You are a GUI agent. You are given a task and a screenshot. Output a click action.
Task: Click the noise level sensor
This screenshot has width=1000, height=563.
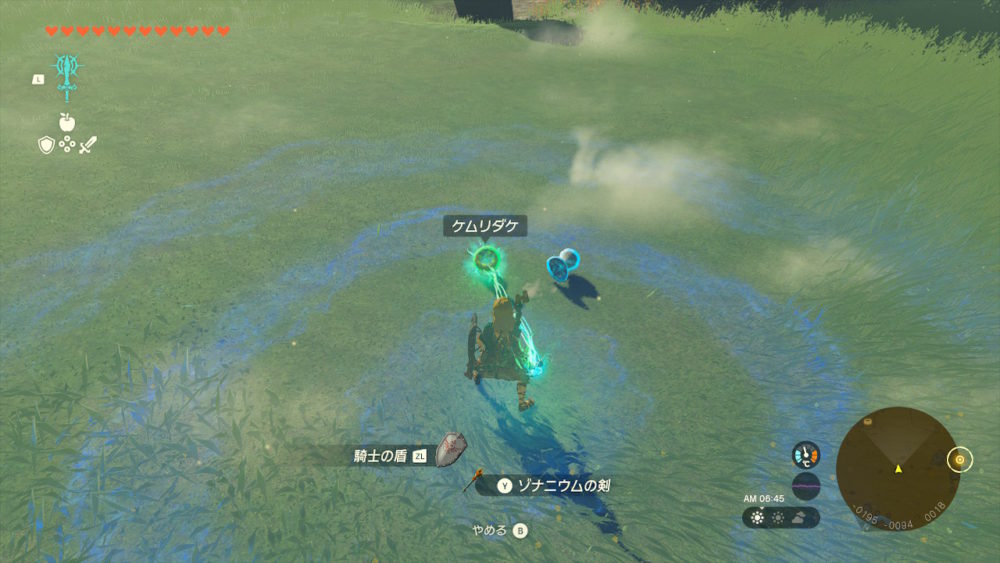click(x=805, y=487)
